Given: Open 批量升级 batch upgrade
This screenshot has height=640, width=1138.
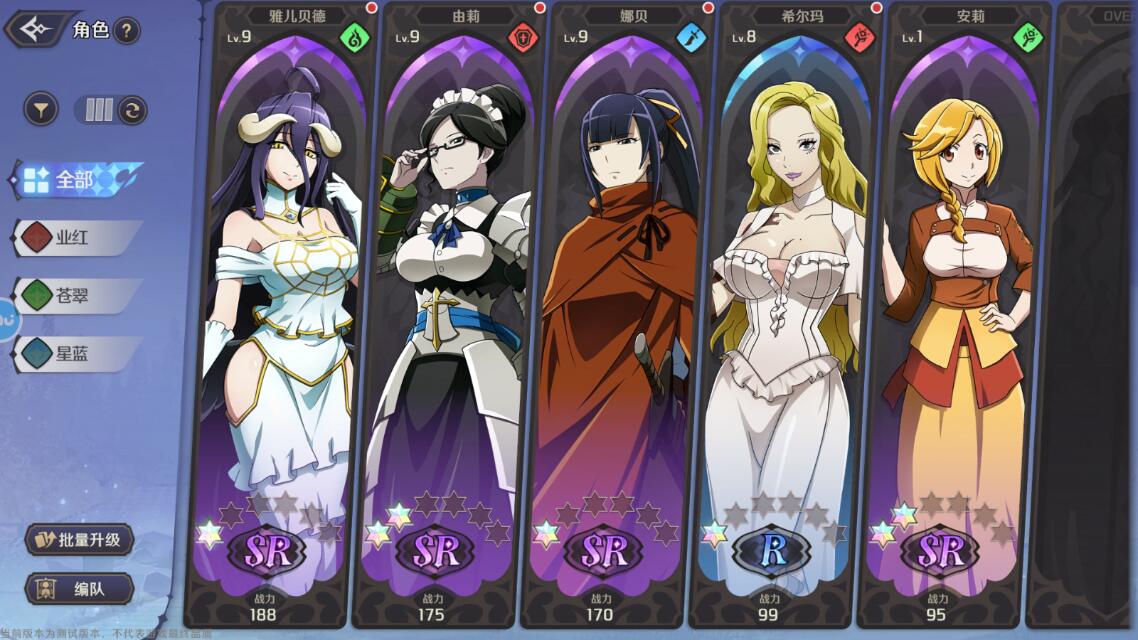Looking at the screenshot, I should coord(80,540).
